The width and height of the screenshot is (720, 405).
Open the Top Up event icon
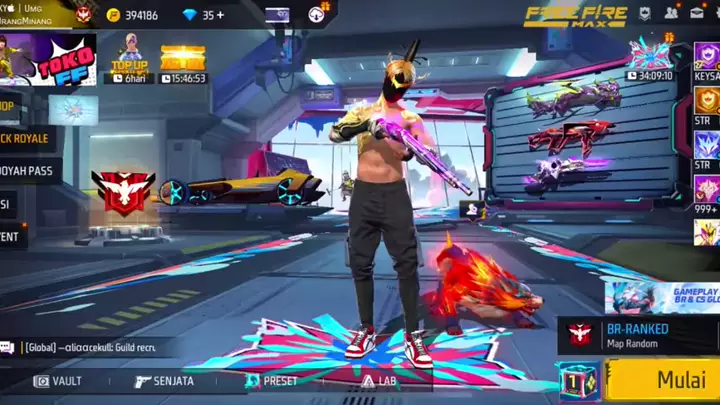click(130, 58)
